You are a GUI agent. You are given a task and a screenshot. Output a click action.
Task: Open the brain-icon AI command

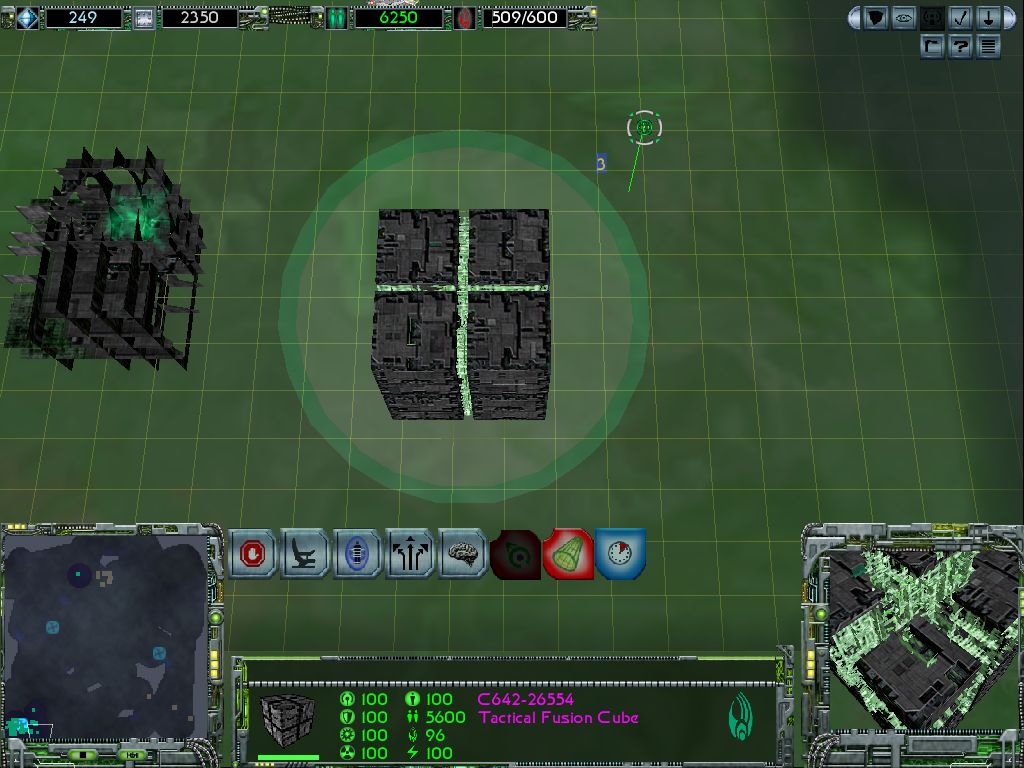pyautogui.click(x=462, y=554)
